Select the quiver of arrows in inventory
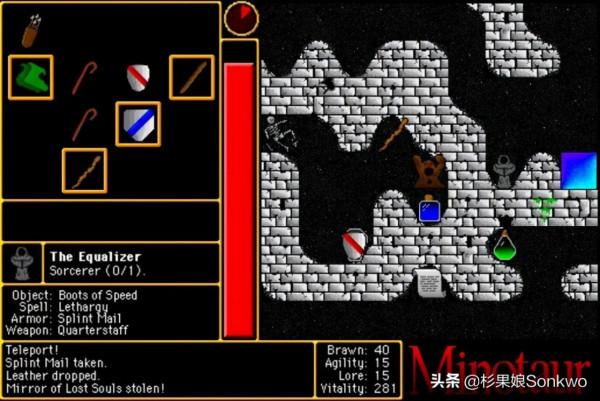The width and height of the screenshot is (600, 401). (33, 30)
